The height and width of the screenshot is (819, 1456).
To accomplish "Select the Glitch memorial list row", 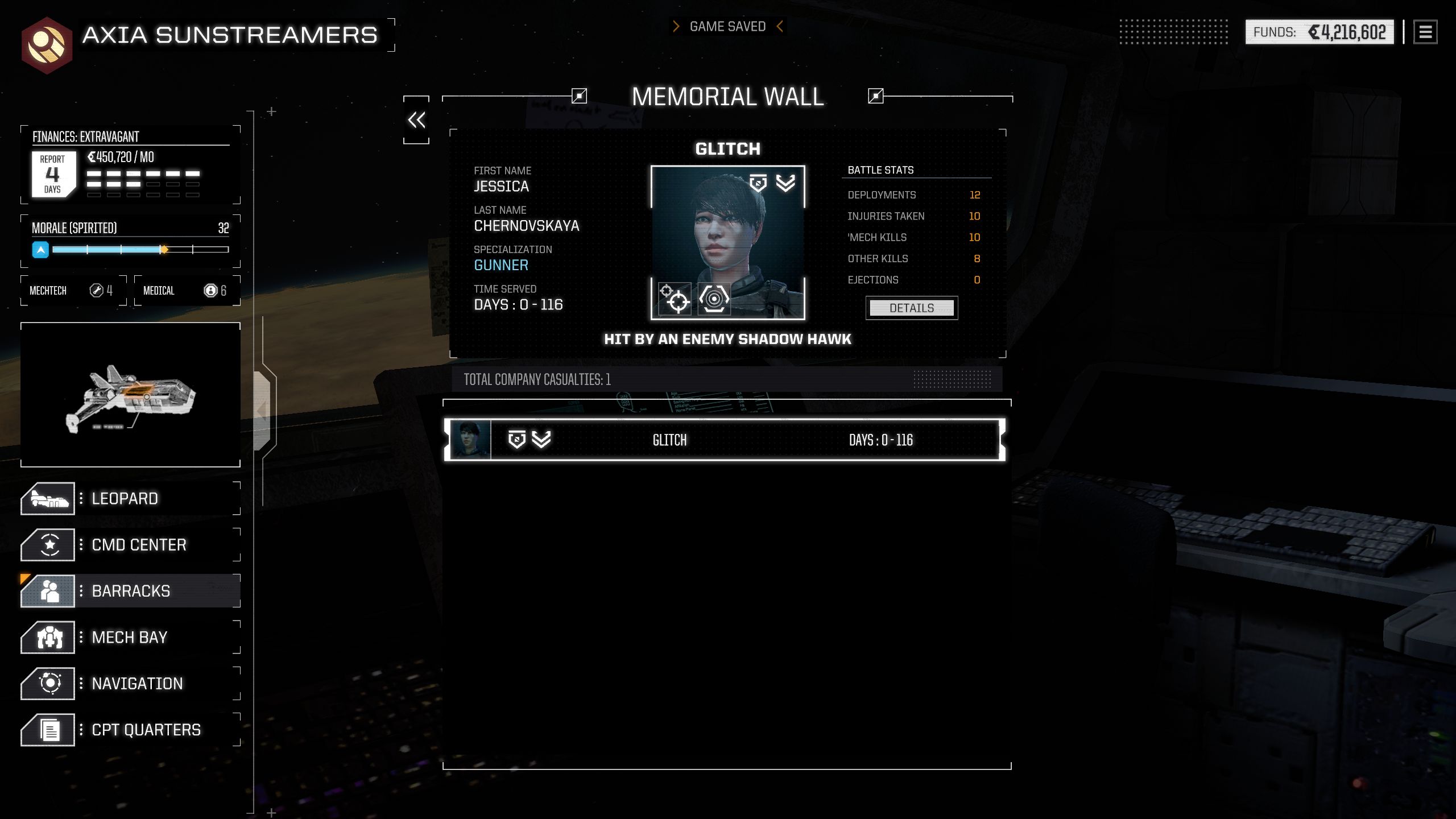I will pos(725,440).
